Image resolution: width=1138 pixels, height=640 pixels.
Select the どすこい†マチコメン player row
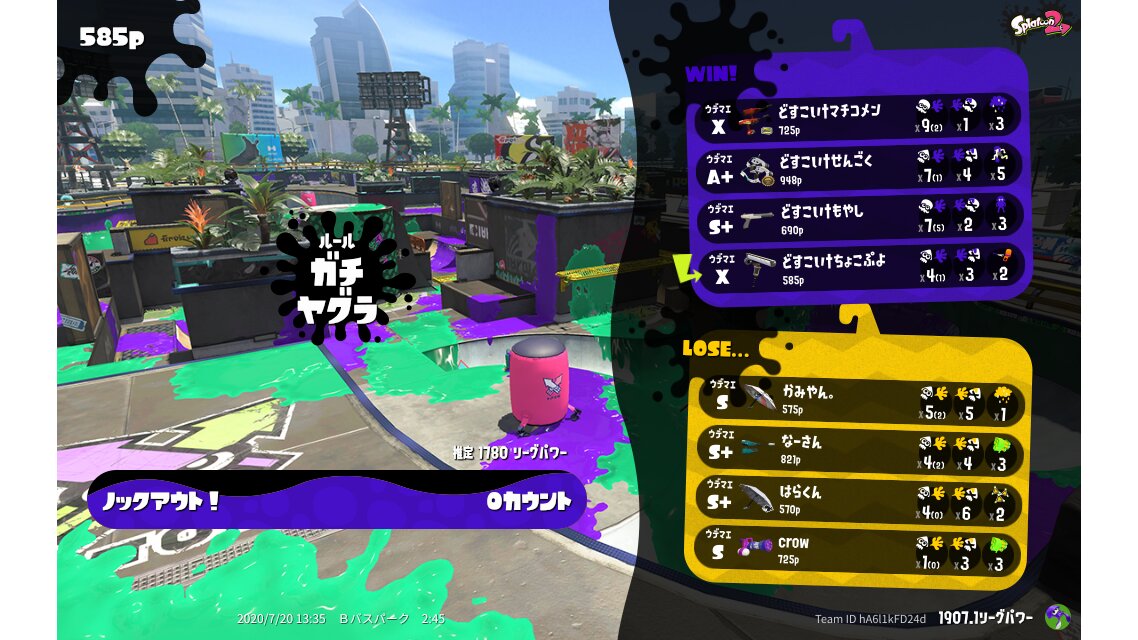tap(860, 117)
